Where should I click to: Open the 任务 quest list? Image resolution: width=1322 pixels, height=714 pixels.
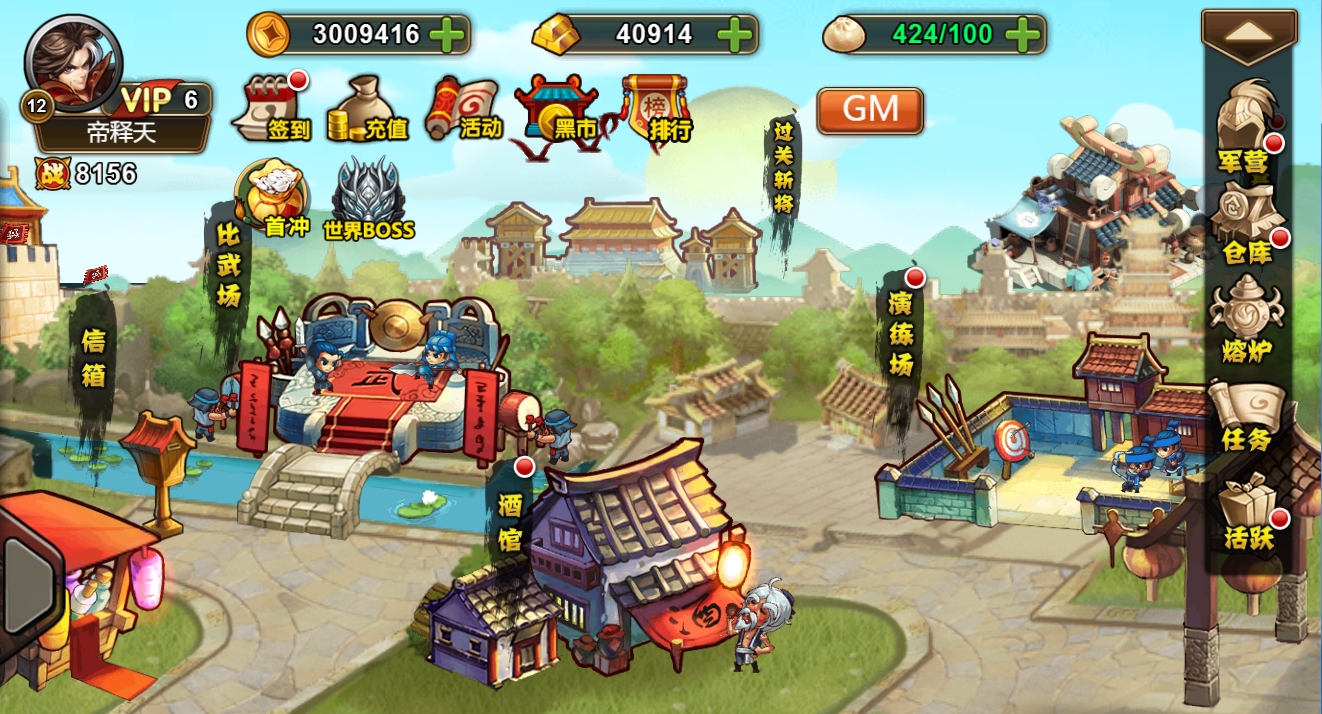coord(1246,415)
